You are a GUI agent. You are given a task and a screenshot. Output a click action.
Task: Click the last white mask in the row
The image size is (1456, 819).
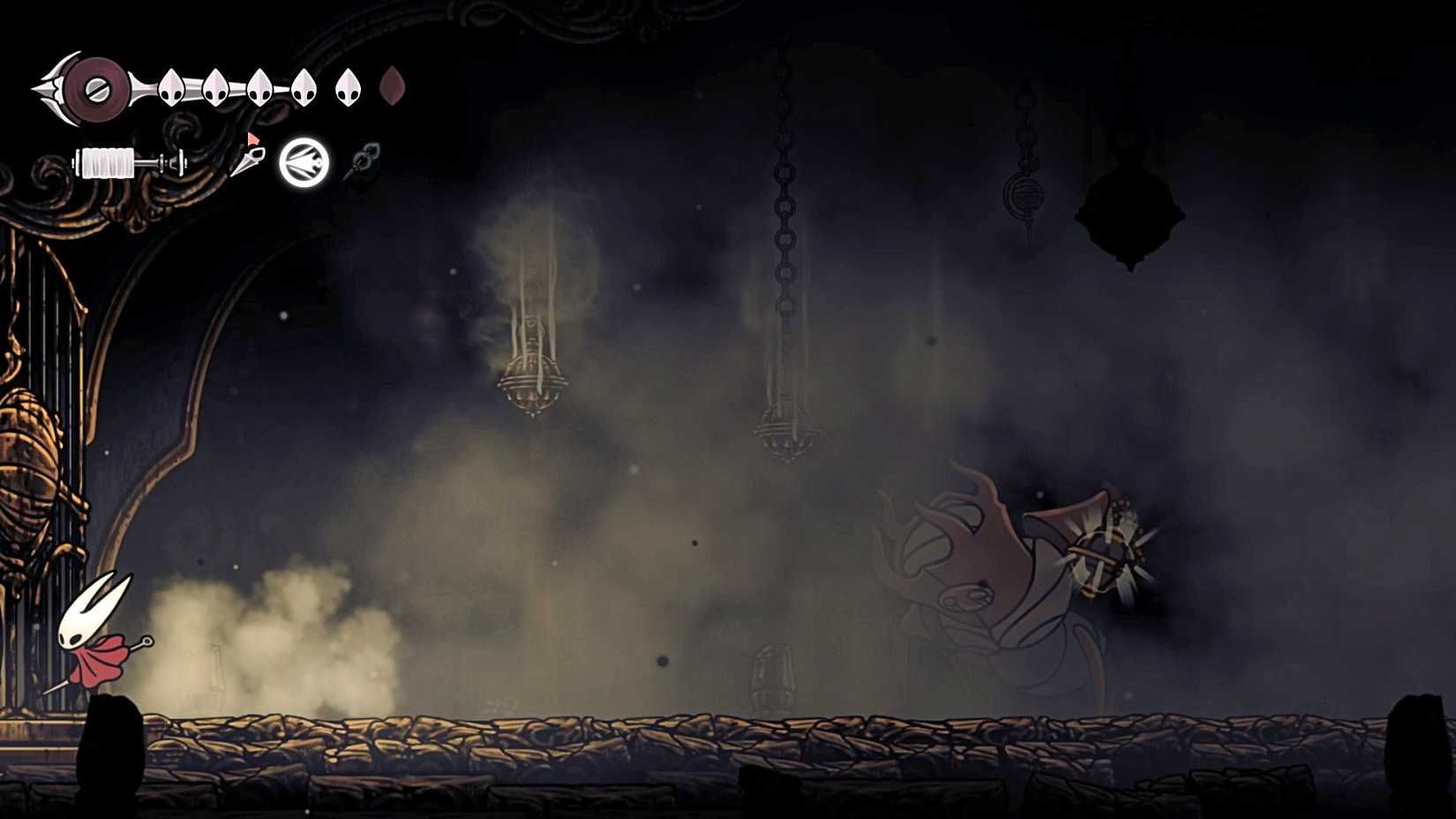click(x=347, y=86)
